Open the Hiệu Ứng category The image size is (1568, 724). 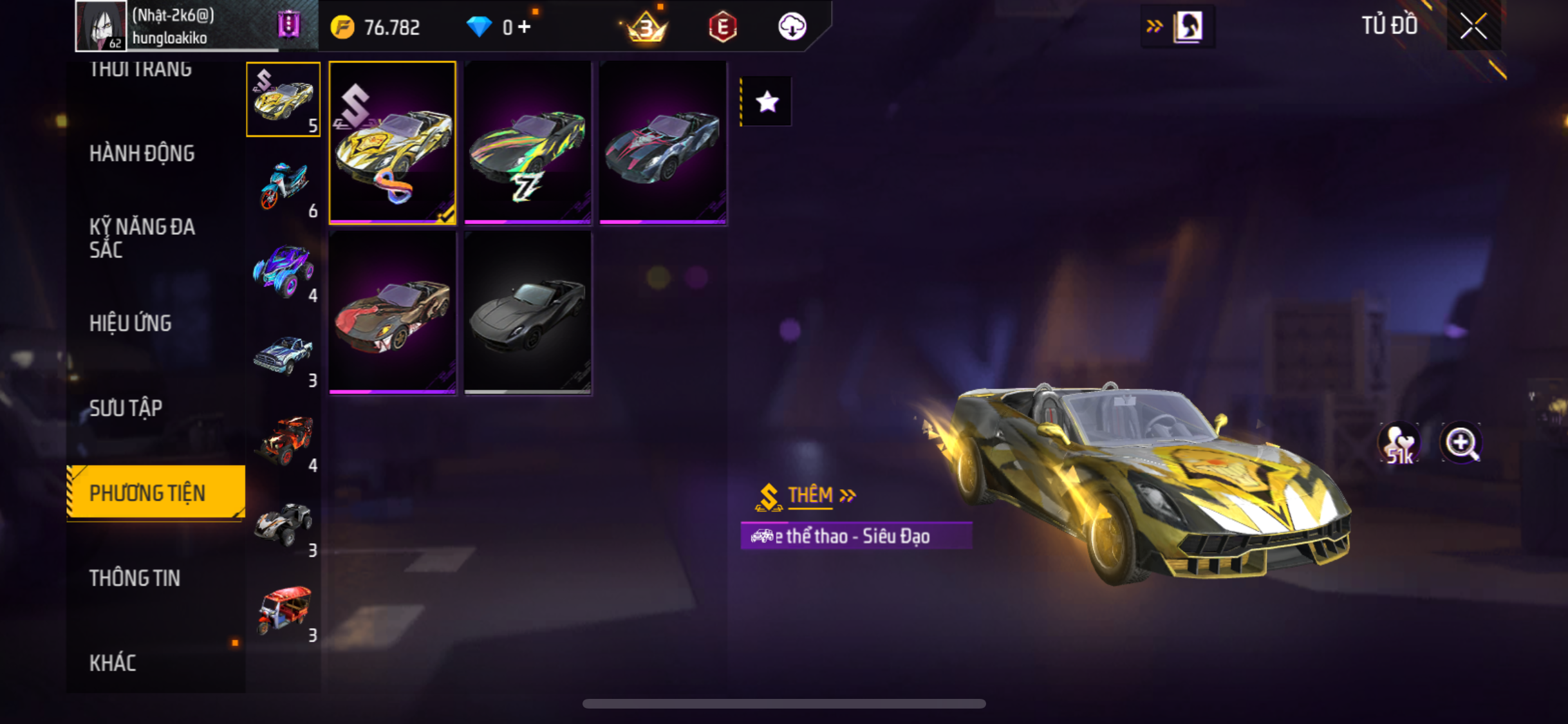tap(130, 323)
